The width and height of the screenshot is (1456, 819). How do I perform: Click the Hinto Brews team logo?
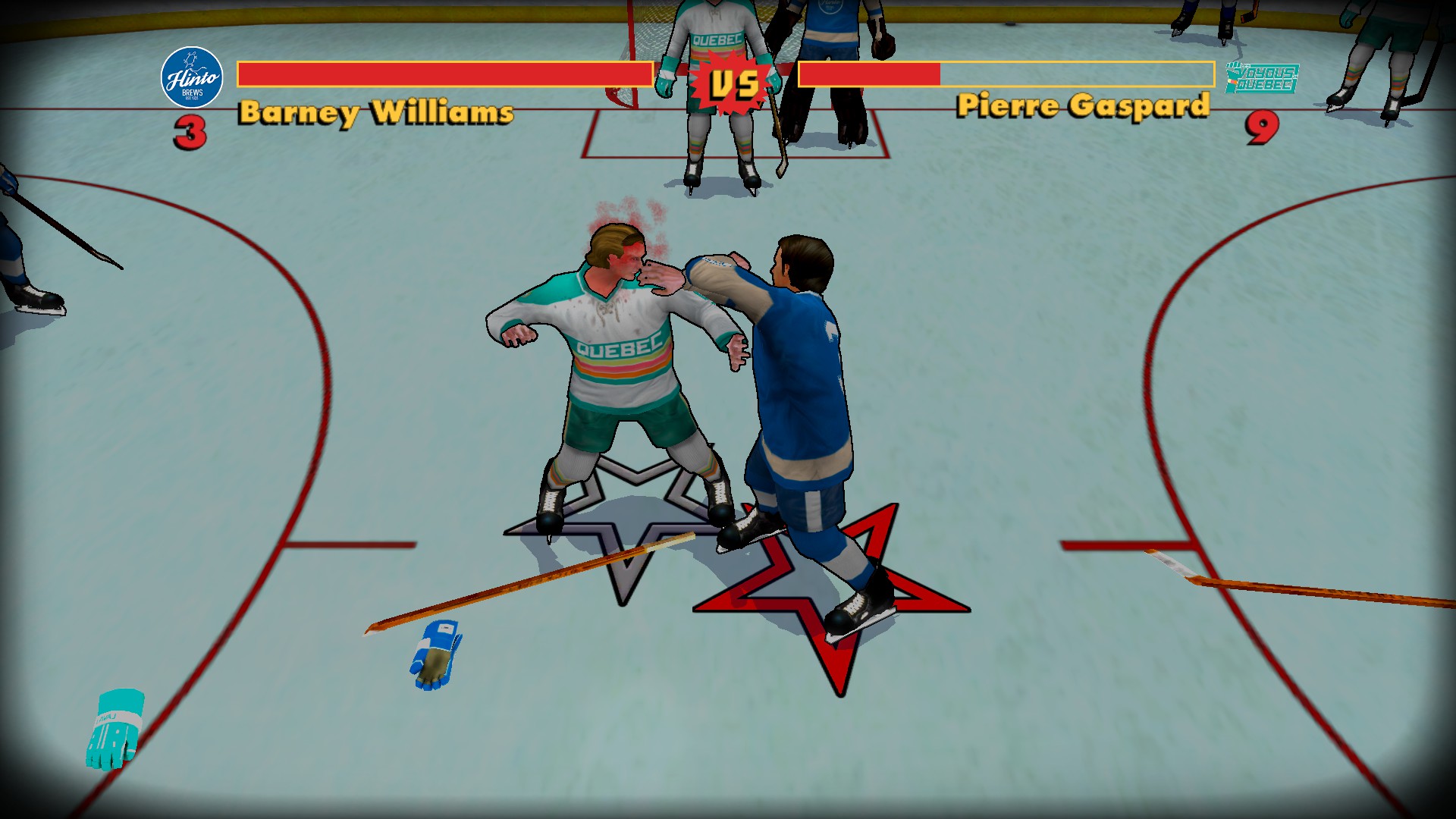pyautogui.click(x=192, y=77)
